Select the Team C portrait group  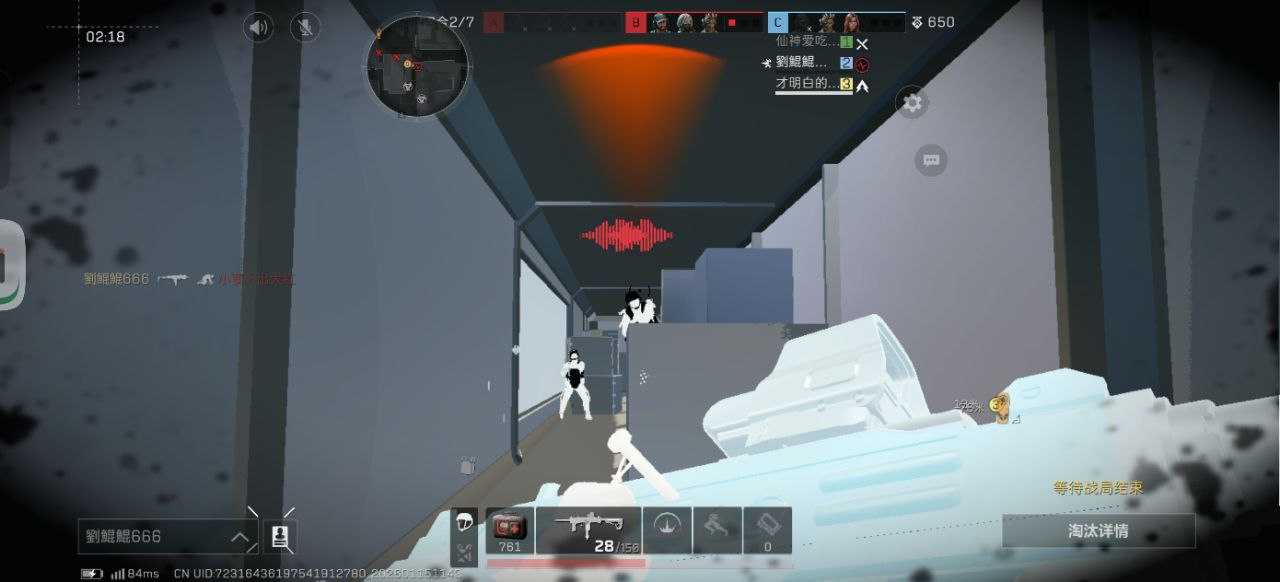click(x=835, y=22)
